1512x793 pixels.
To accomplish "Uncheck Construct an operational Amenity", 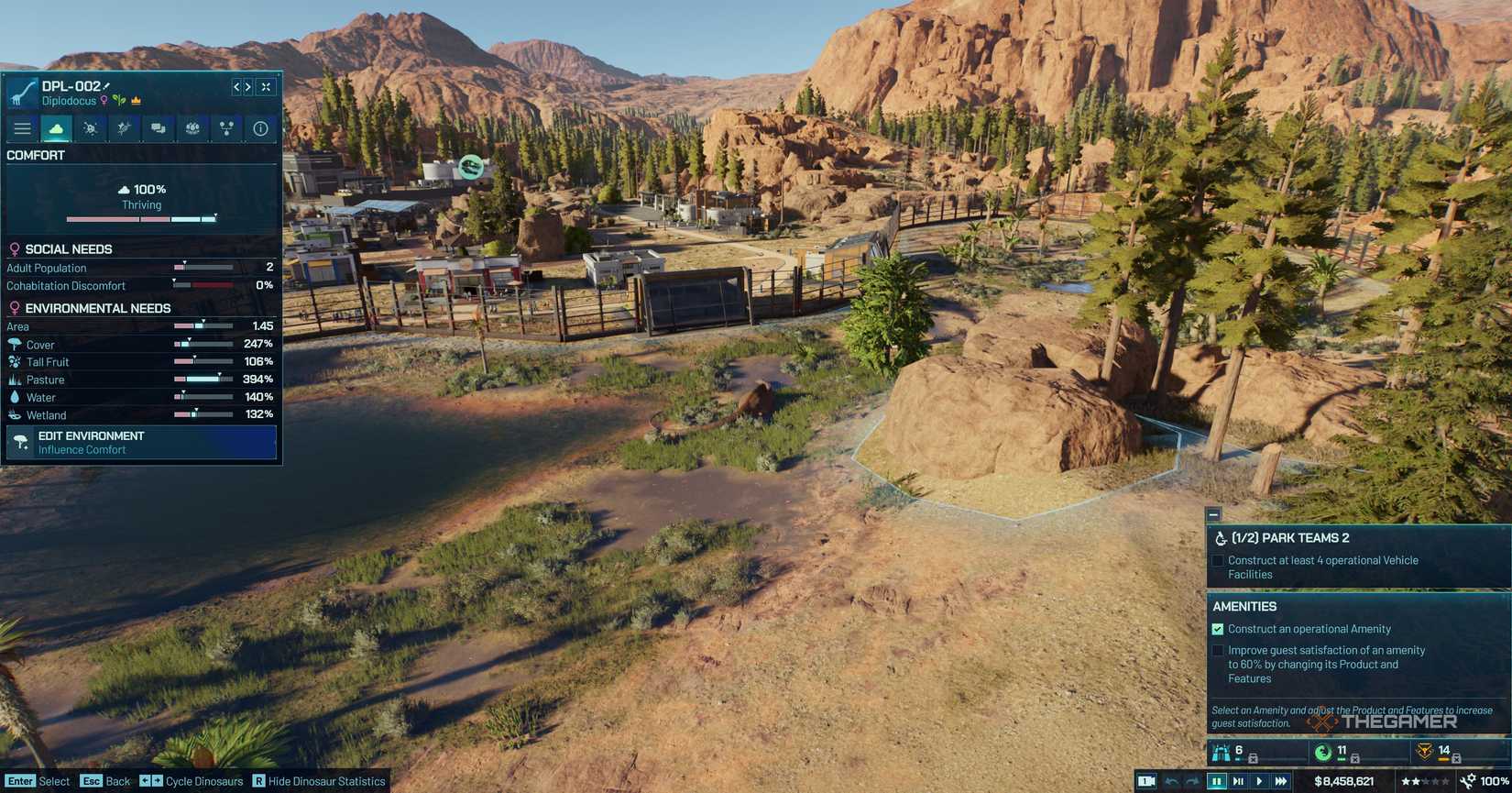I will (1218, 629).
